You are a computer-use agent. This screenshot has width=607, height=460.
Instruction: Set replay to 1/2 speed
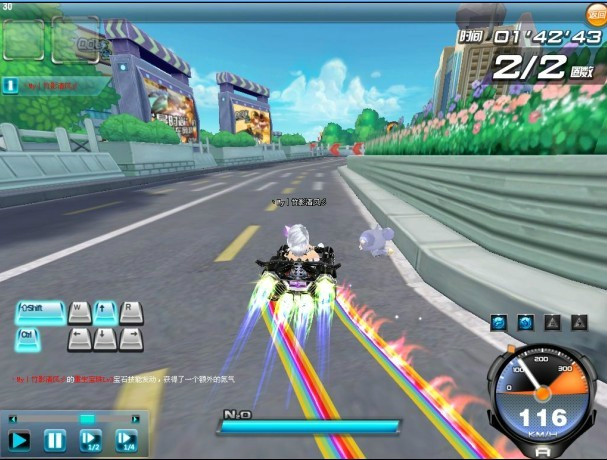tap(91, 440)
